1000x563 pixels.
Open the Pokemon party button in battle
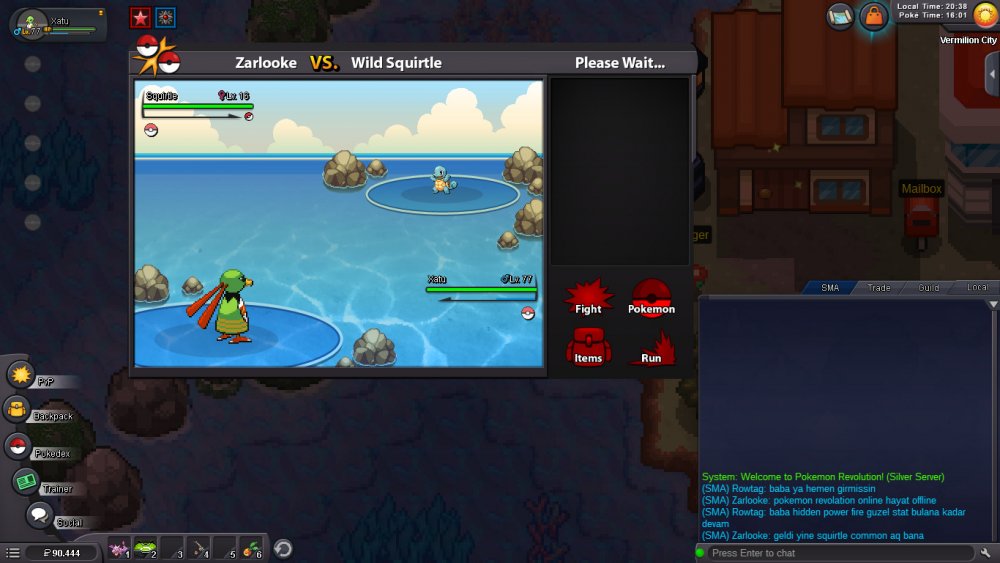click(651, 298)
